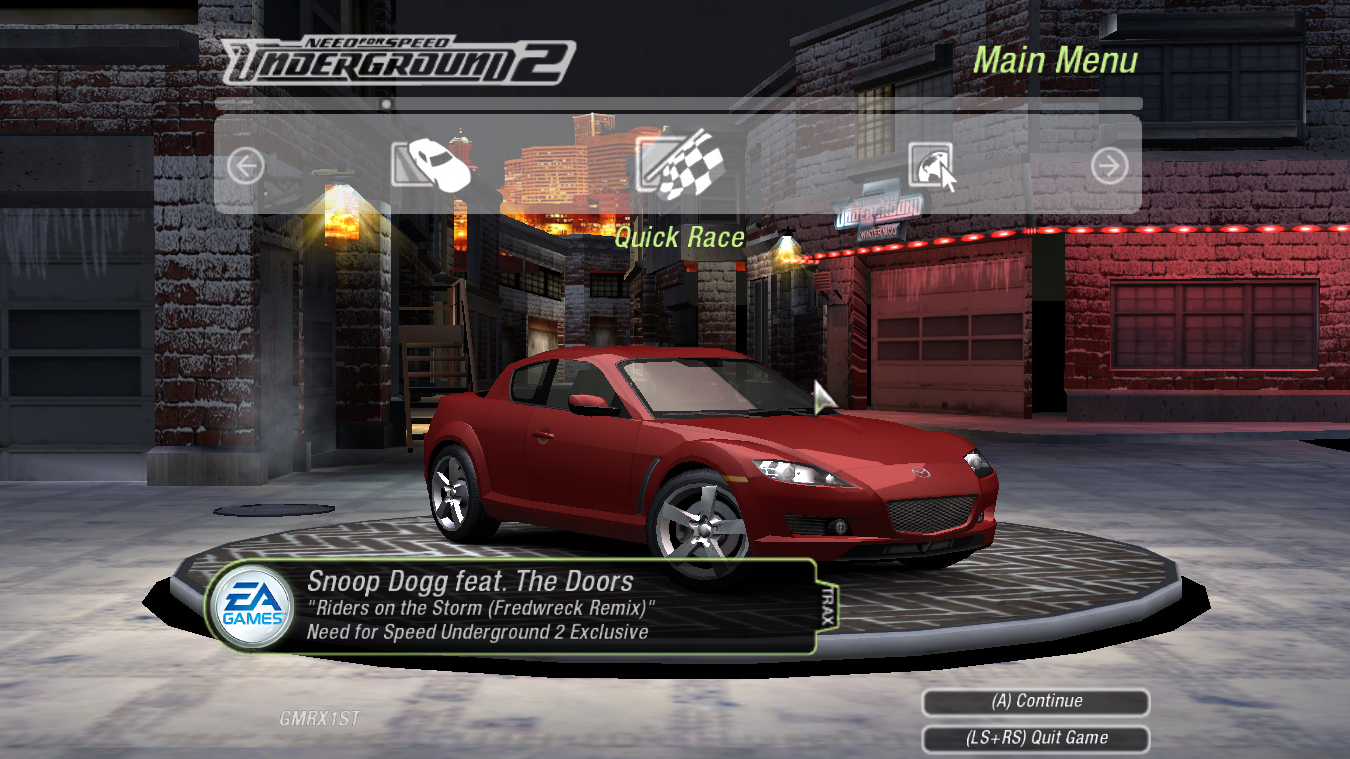1350x759 pixels.
Task: Click the Quit Game button
Action: tap(1036, 739)
